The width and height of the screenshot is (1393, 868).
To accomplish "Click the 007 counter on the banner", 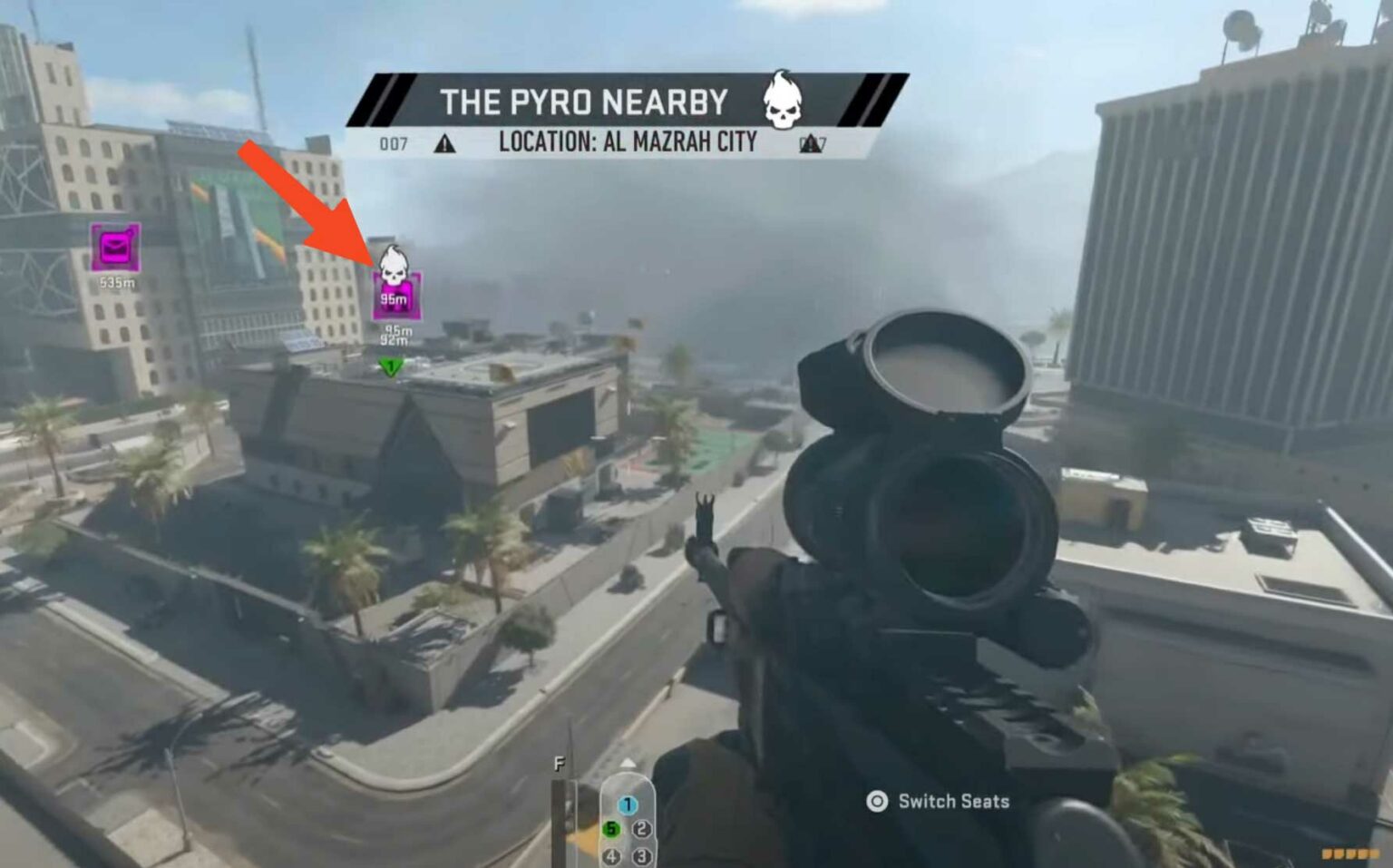I will (394, 142).
